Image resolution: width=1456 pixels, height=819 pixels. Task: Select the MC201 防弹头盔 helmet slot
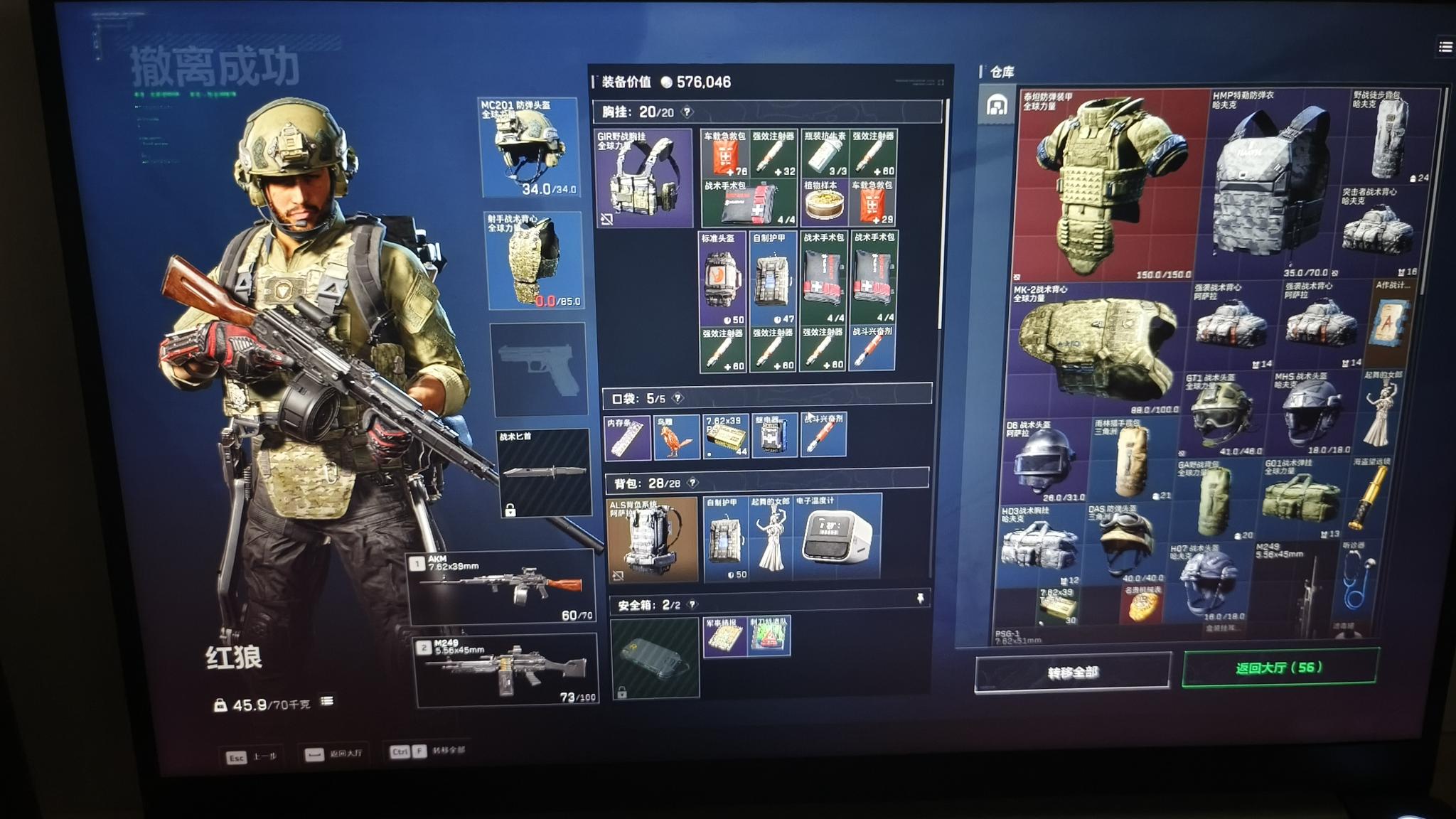pyautogui.click(x=528, y=148)
